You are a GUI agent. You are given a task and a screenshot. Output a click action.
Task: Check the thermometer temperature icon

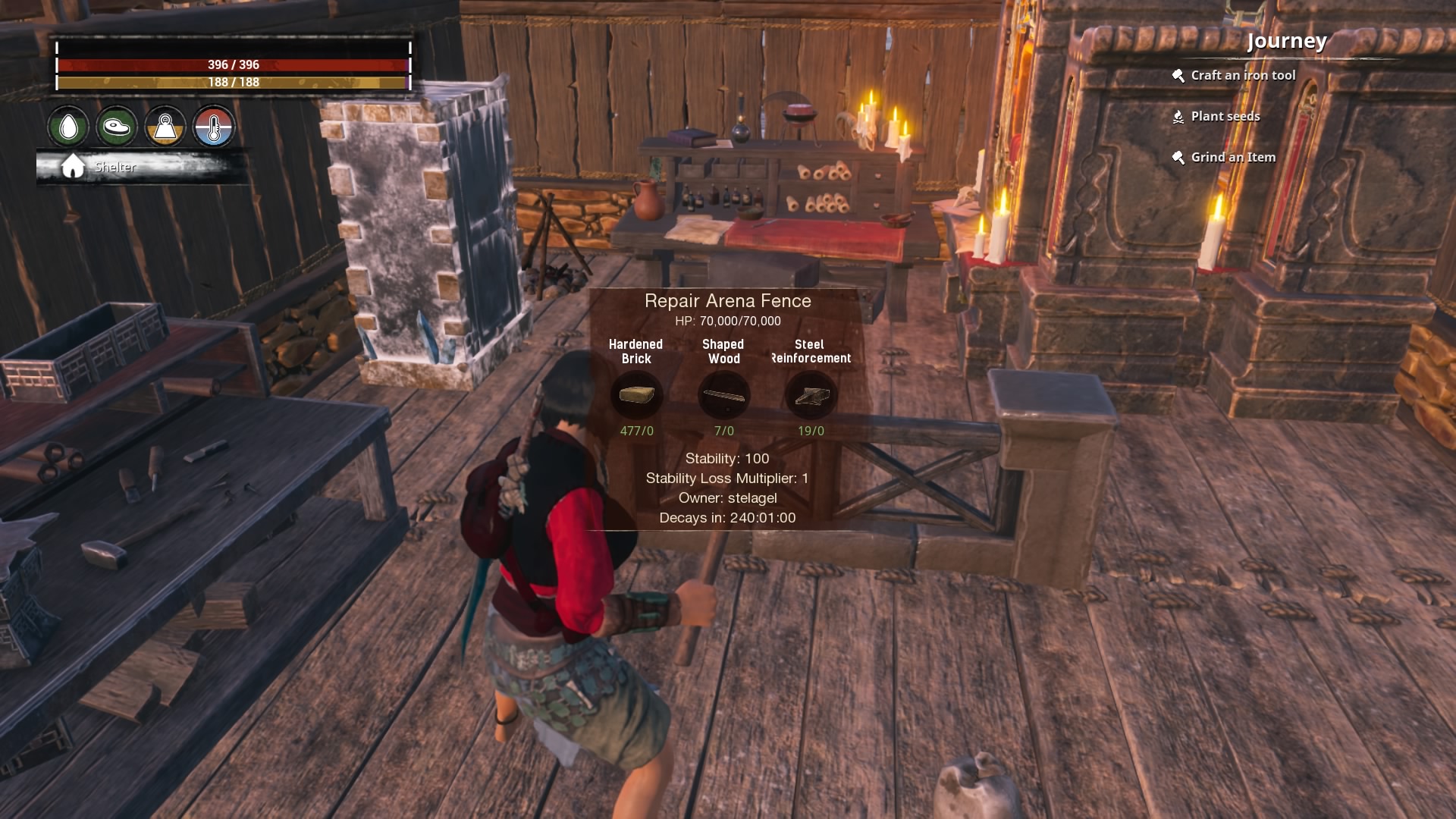pos(214,127)
